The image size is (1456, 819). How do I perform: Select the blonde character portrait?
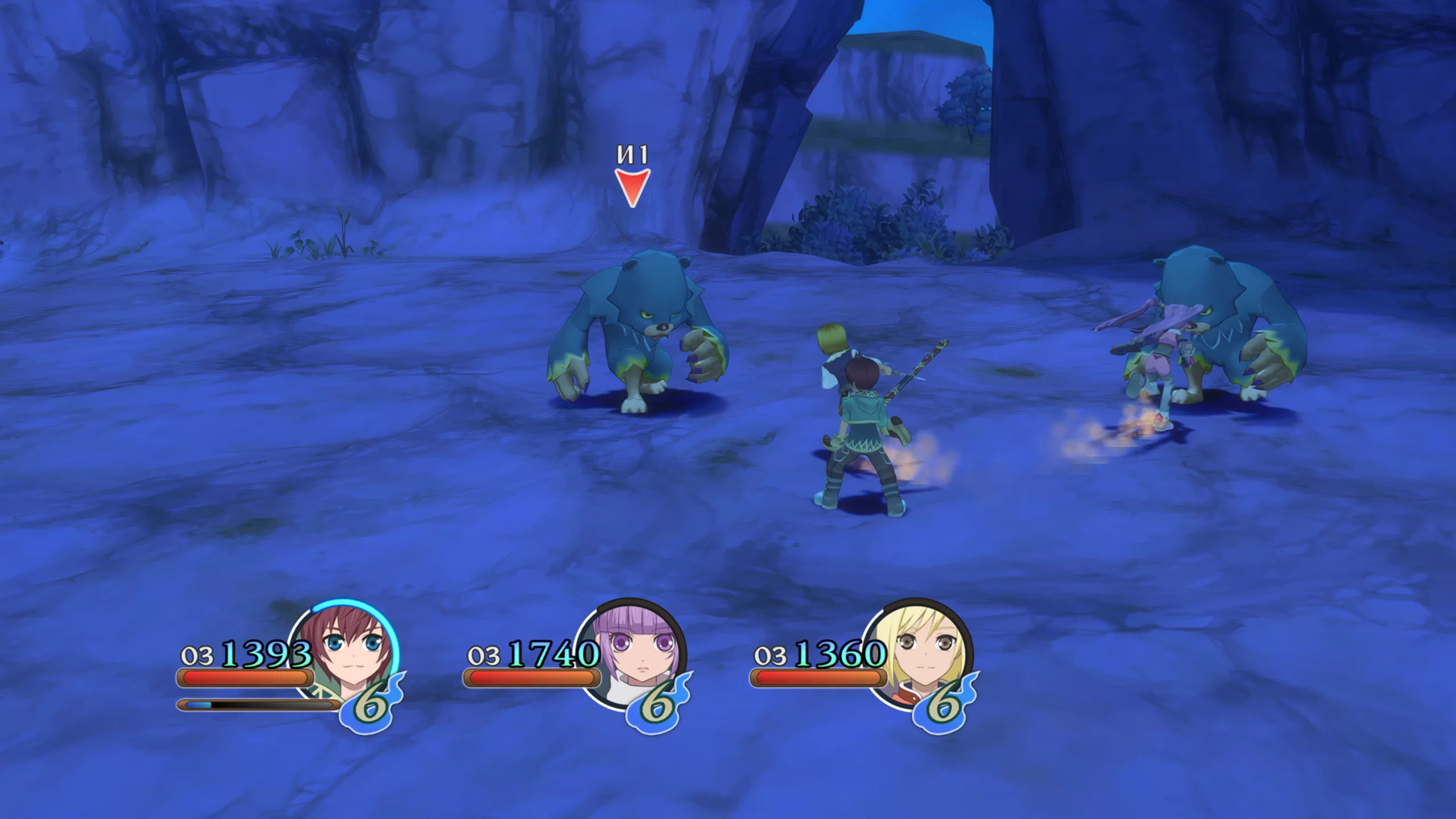coord(919,654)
